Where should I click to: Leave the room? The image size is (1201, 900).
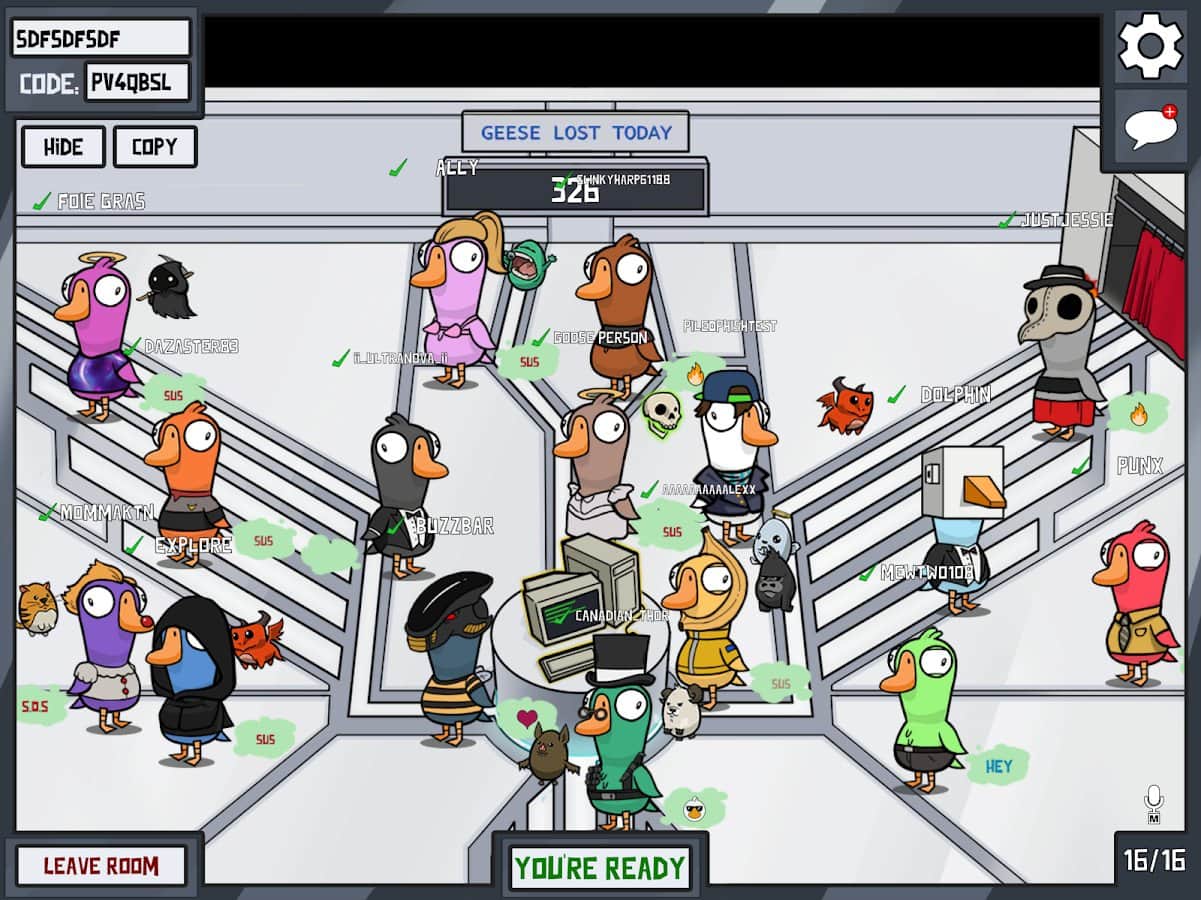101,866
